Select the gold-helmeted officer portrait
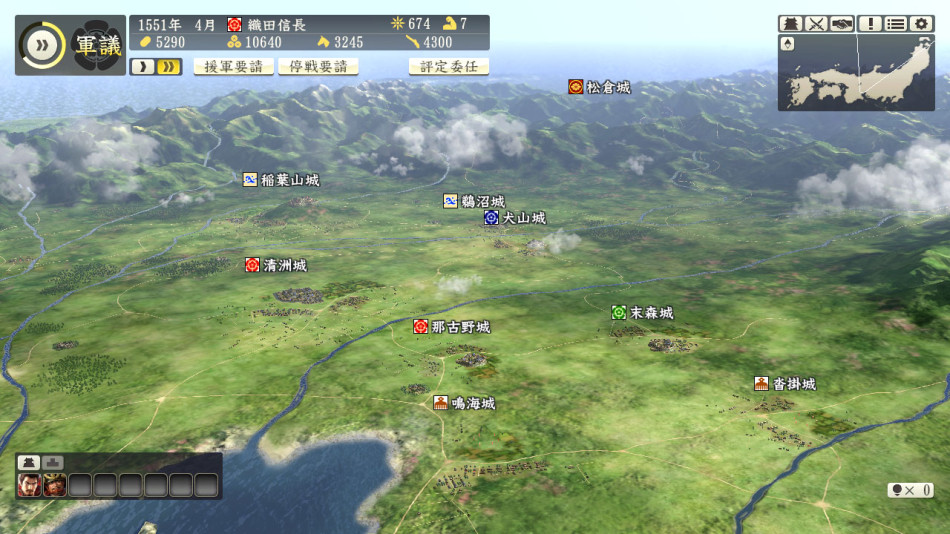 click(55, 485)
